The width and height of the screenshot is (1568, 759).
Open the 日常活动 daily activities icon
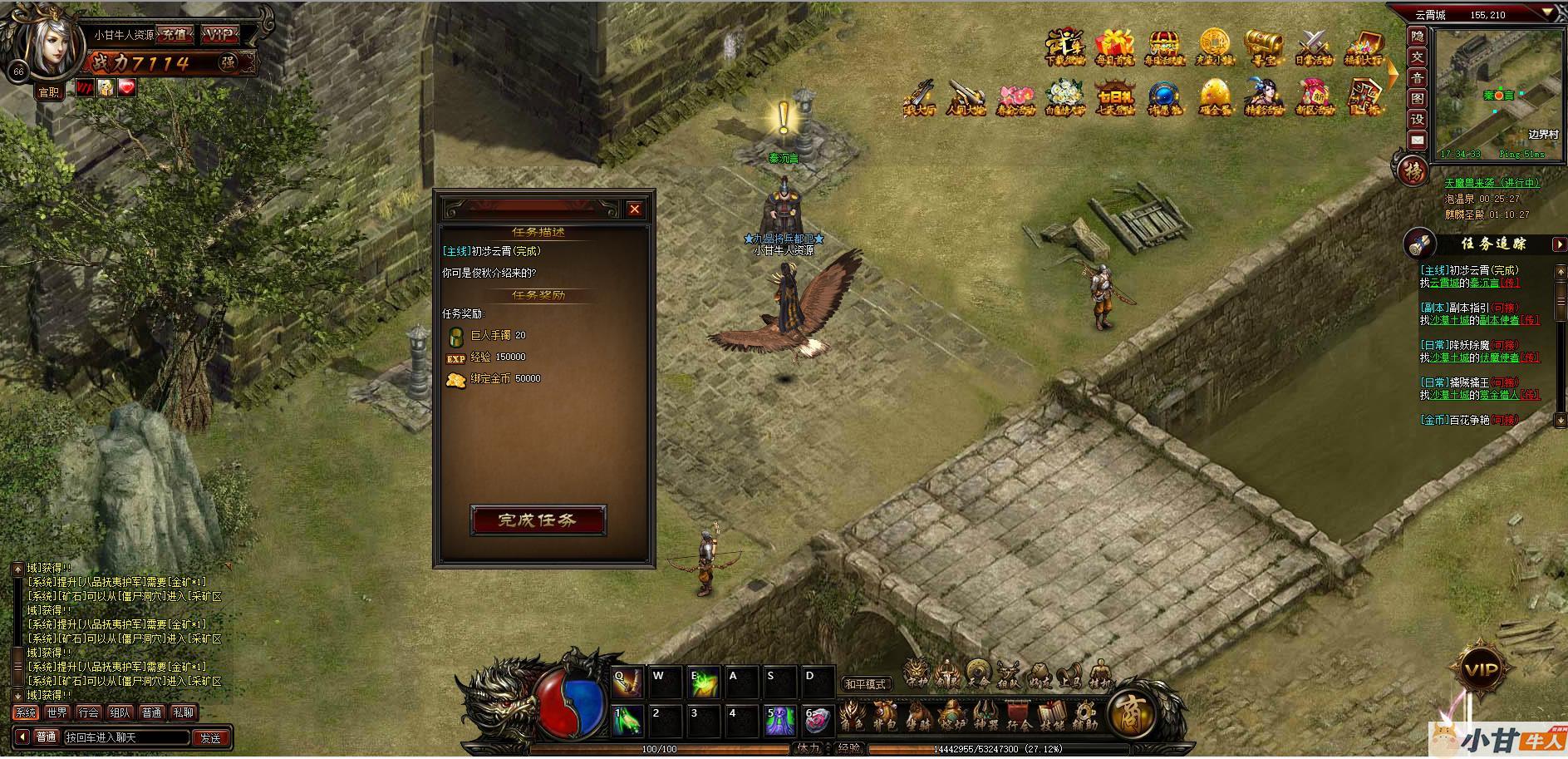tap(1315, 47)
